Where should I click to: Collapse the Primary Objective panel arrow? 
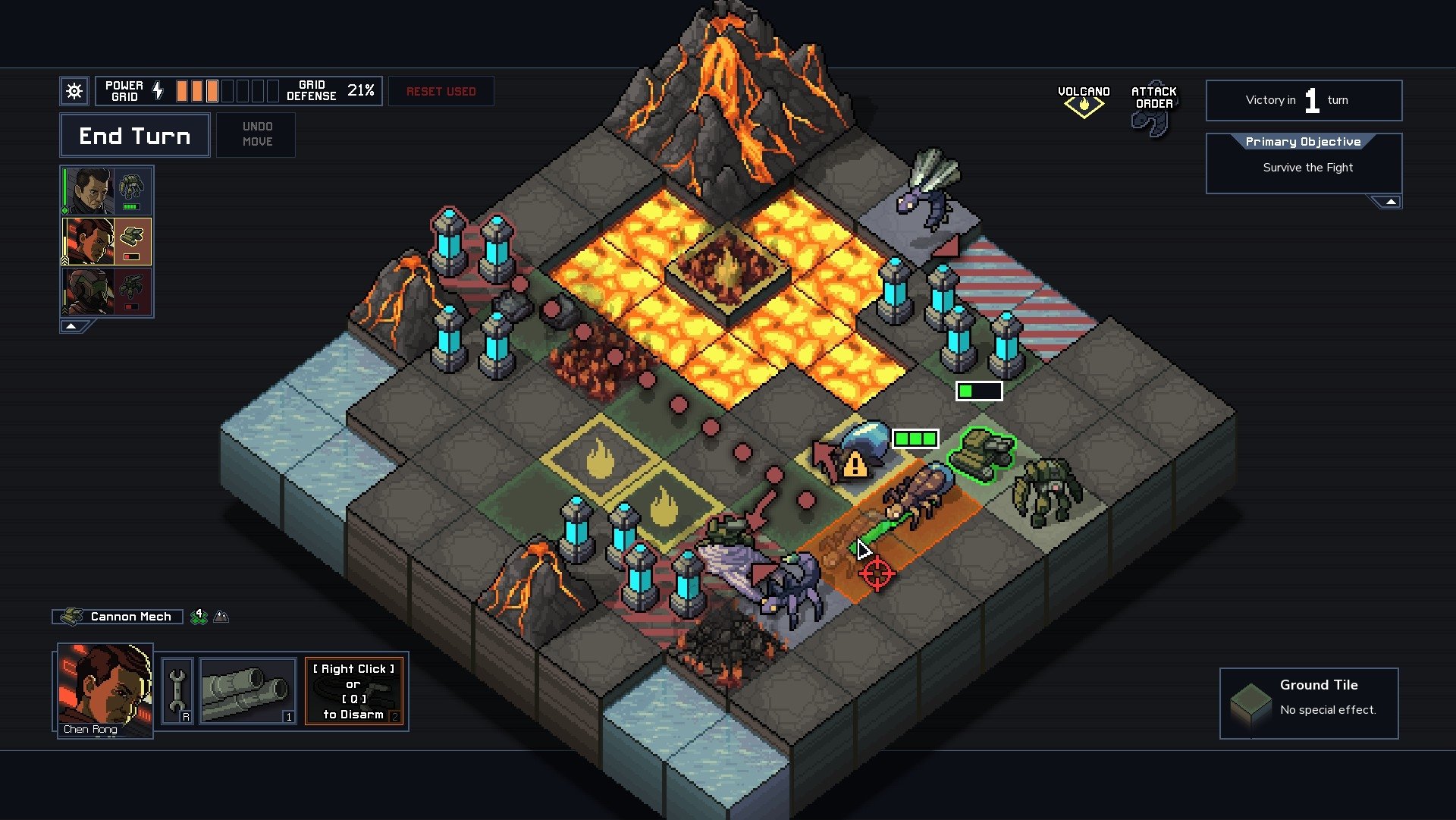(1389, 200)
